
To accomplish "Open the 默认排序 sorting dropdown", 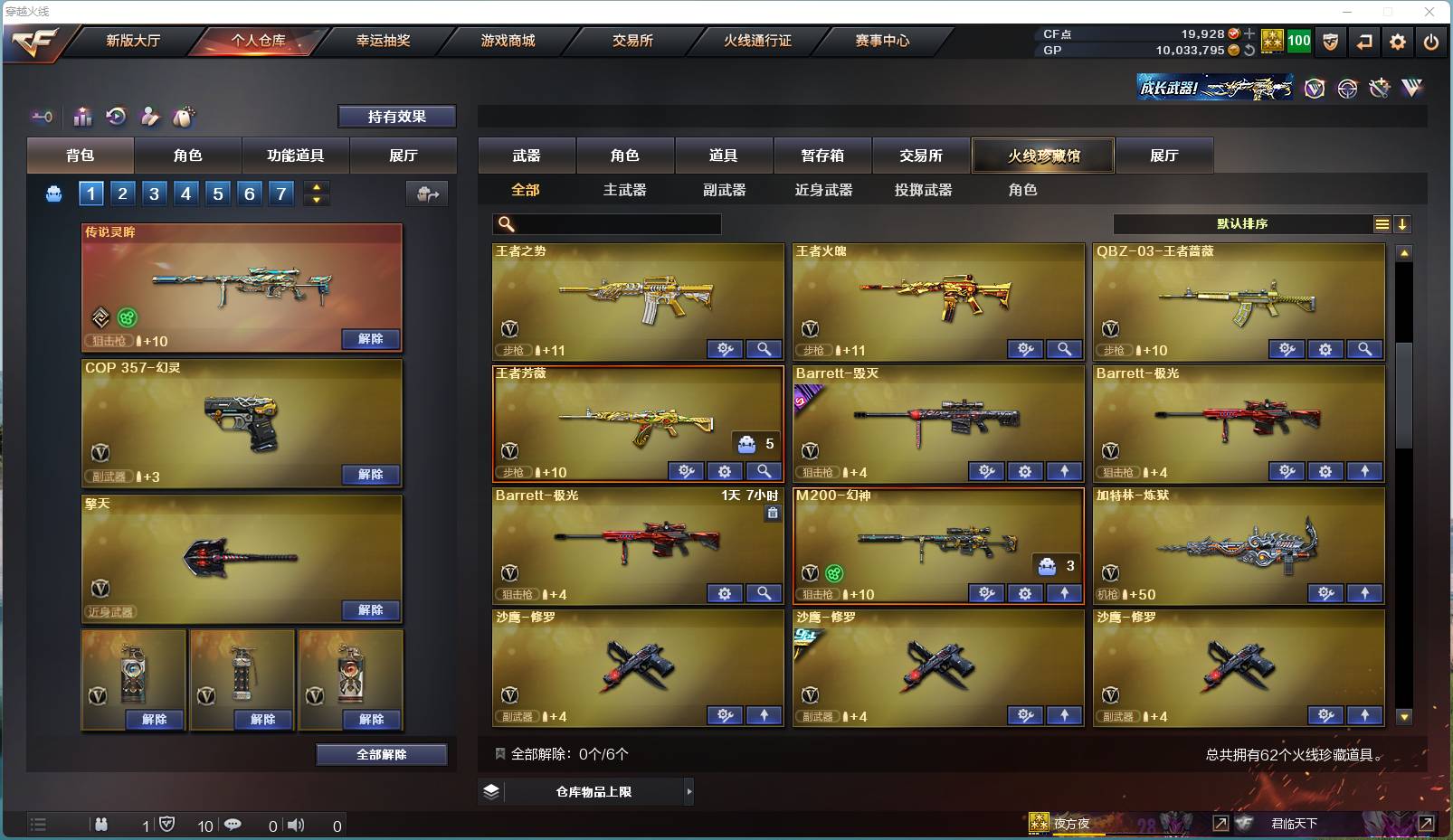I will pyautogui.click(x=1249, y=223).
